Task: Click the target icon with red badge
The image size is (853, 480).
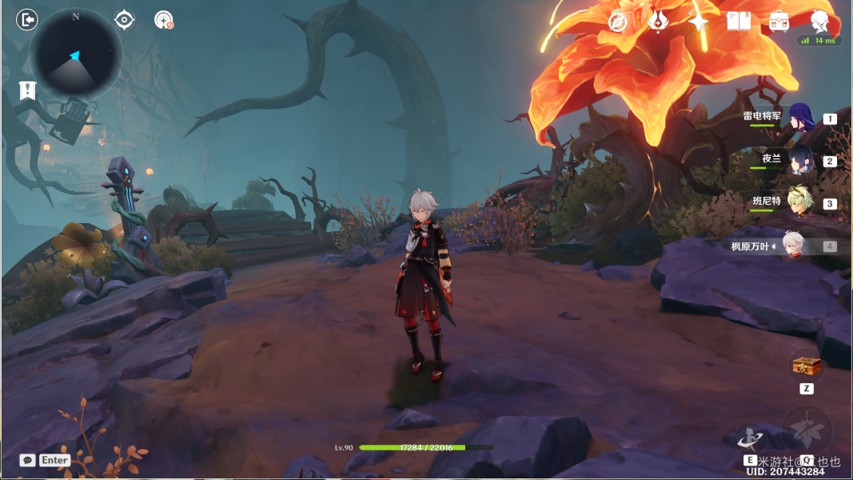Action: click(164, 20)
